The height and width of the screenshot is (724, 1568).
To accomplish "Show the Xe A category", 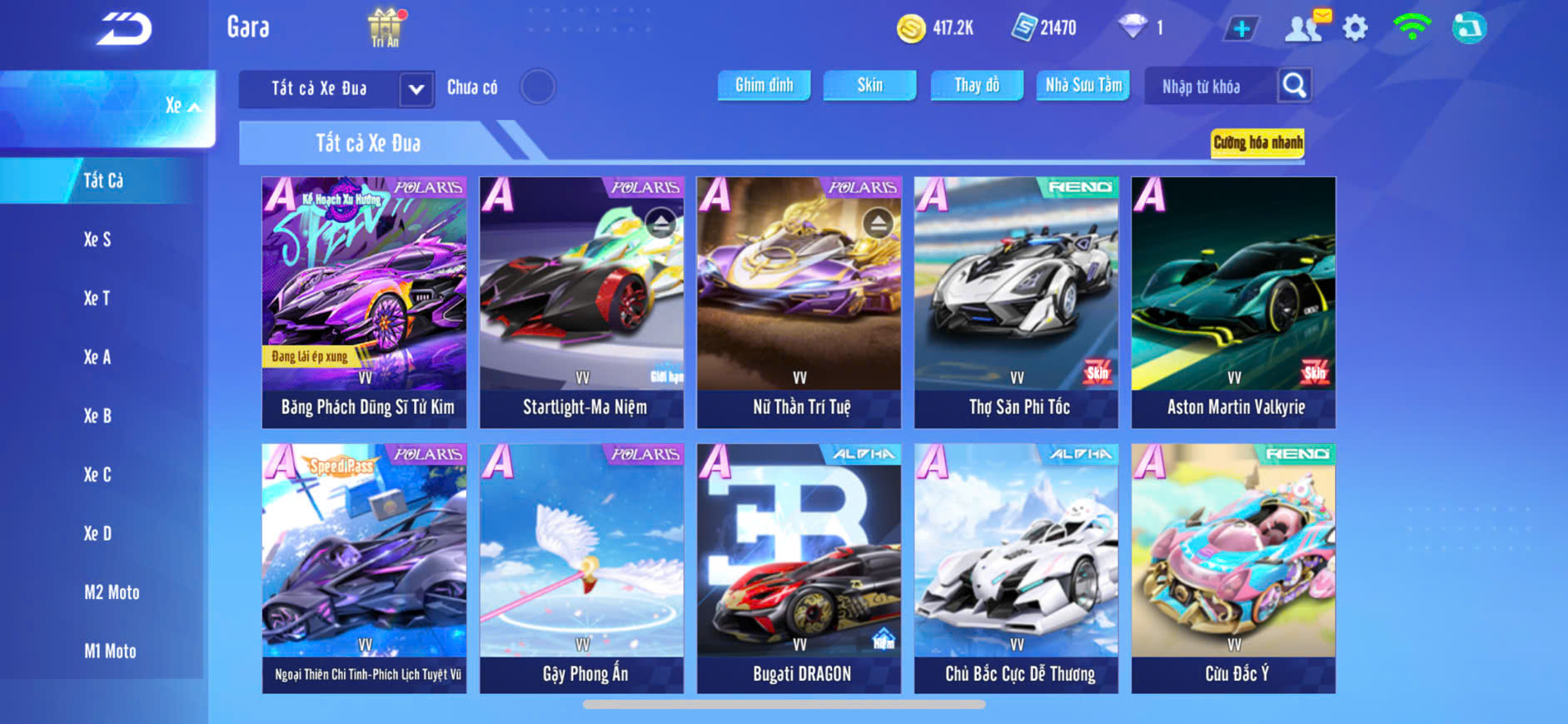I will click(x=97, y=357).
